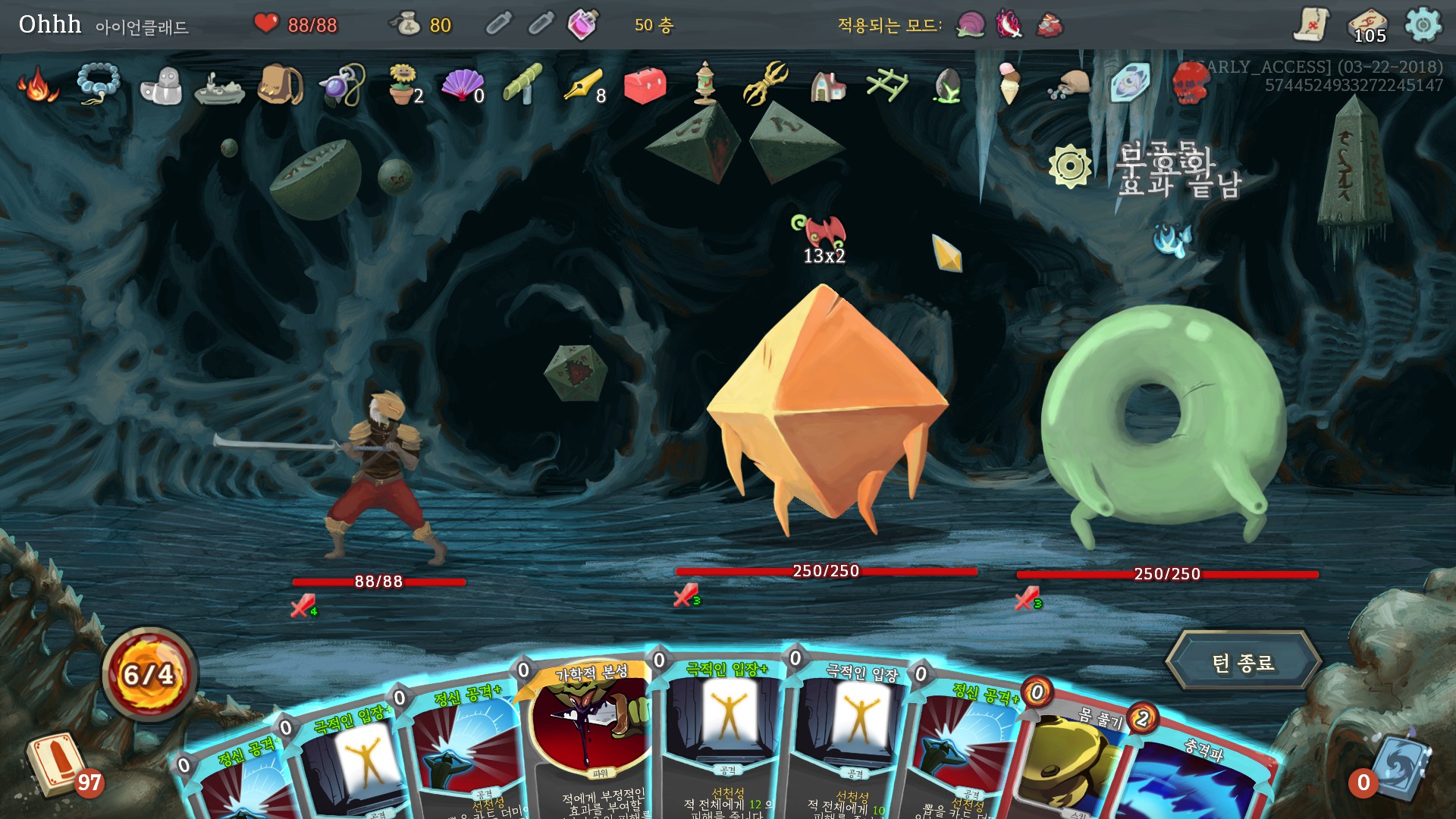Play the leftmost 정신 공격 card
The width and height of the screenshot is (1456, 819).
(235, 781)
